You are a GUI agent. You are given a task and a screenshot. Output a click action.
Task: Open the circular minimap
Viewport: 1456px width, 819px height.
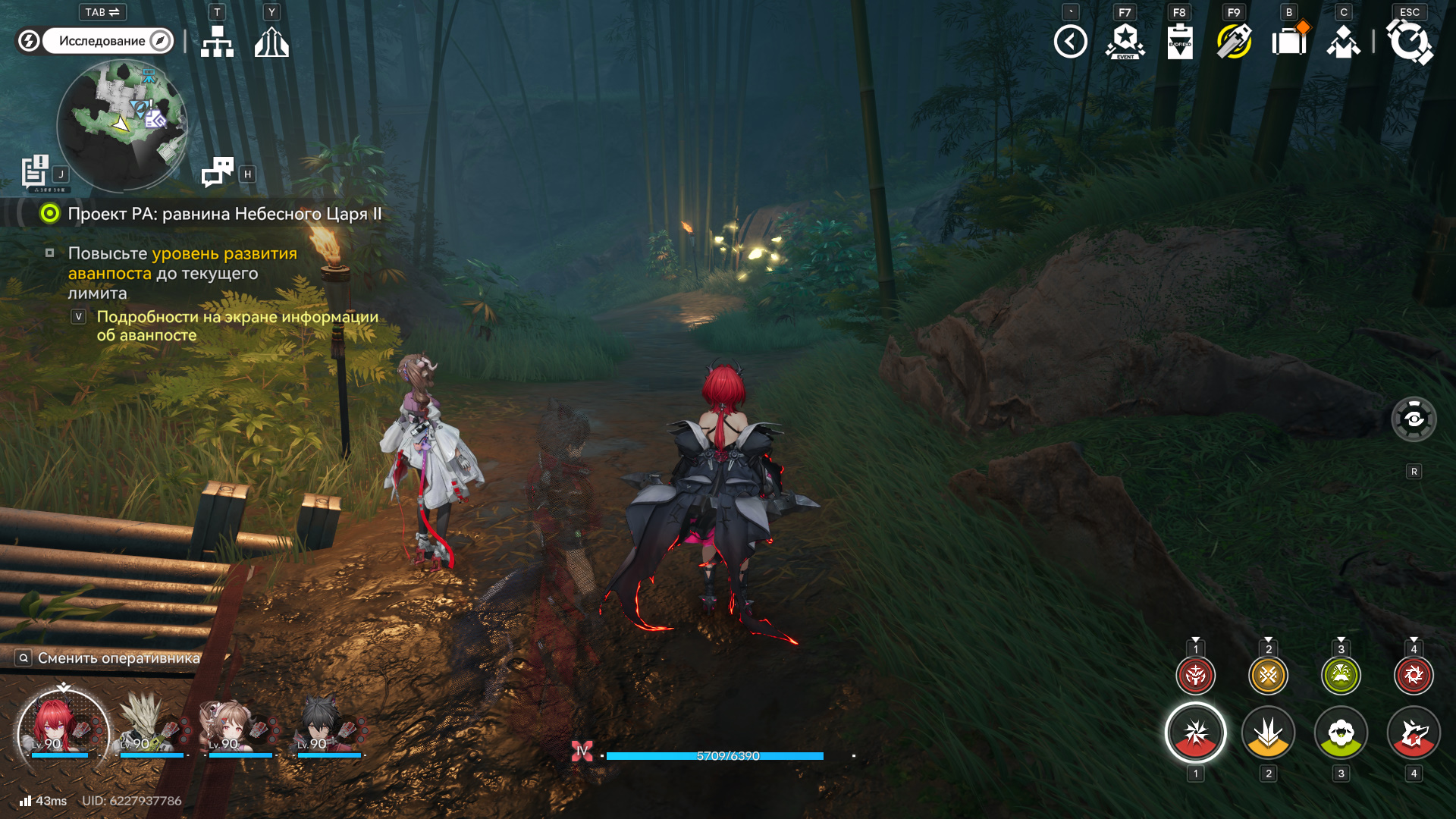tap(122, 125)
